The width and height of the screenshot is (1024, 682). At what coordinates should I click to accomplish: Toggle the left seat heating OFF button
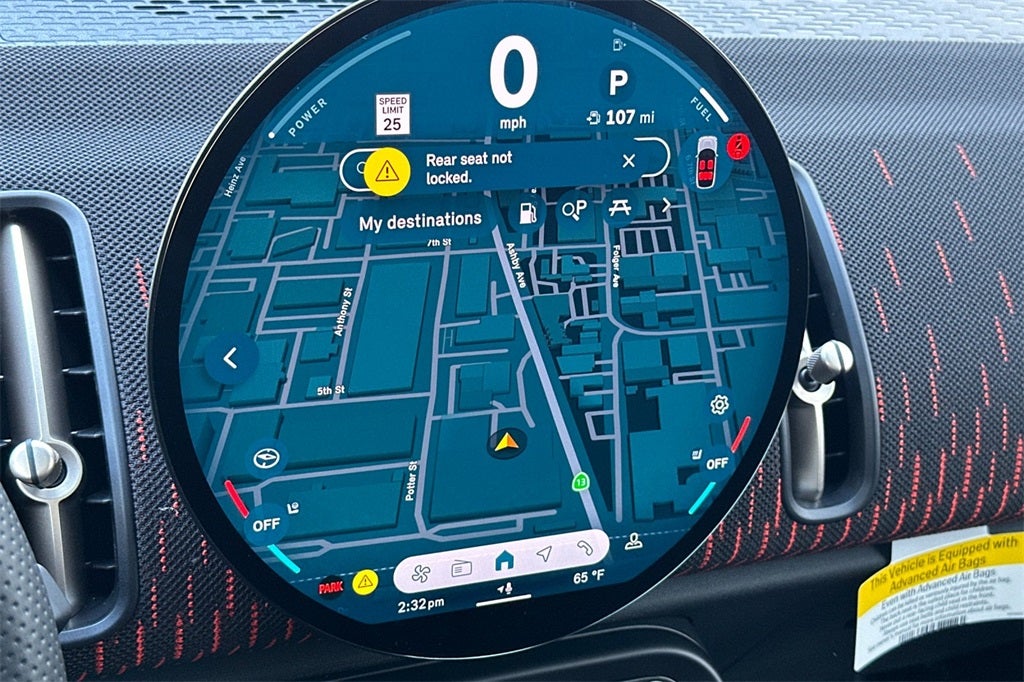tap(267, 522)
